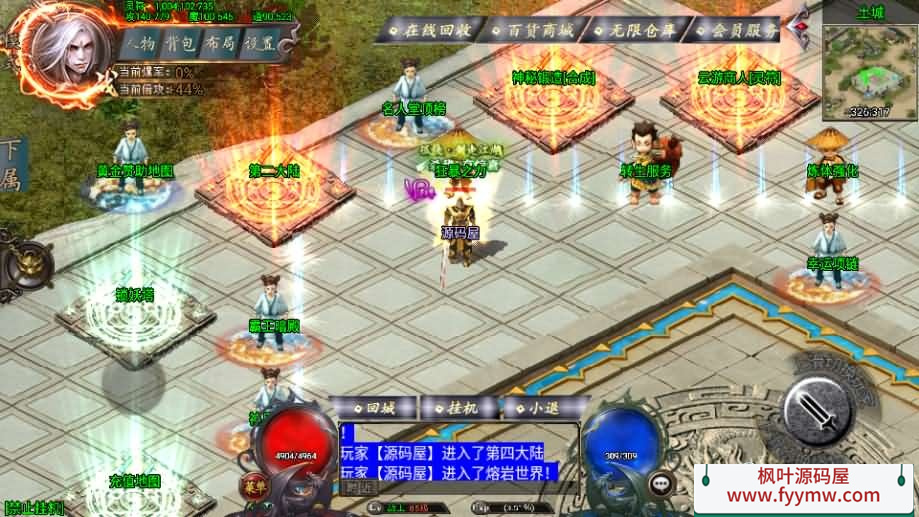Choose the 小退 logout button

(537, 408)
